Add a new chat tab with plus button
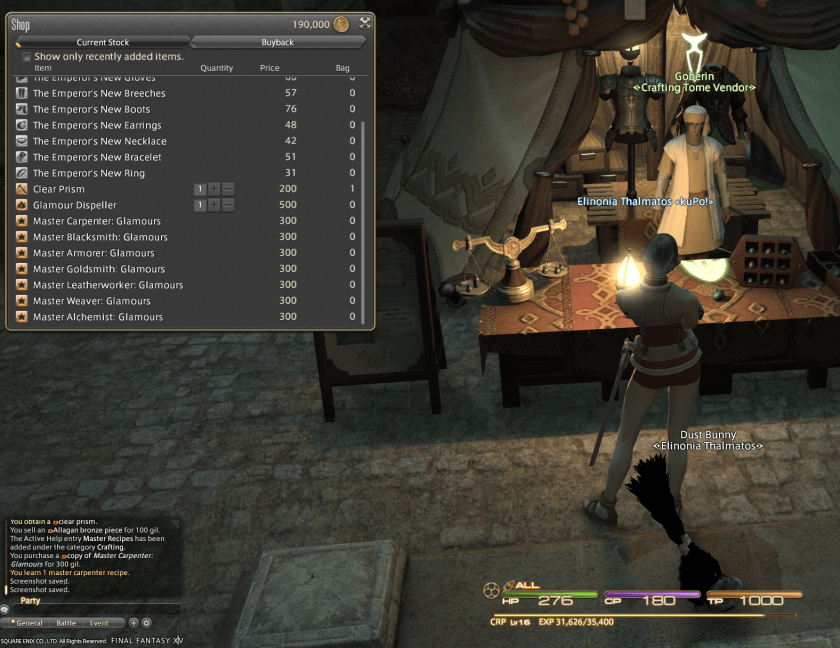The height and width of the screenshot is (648, 840). (133, 622)
